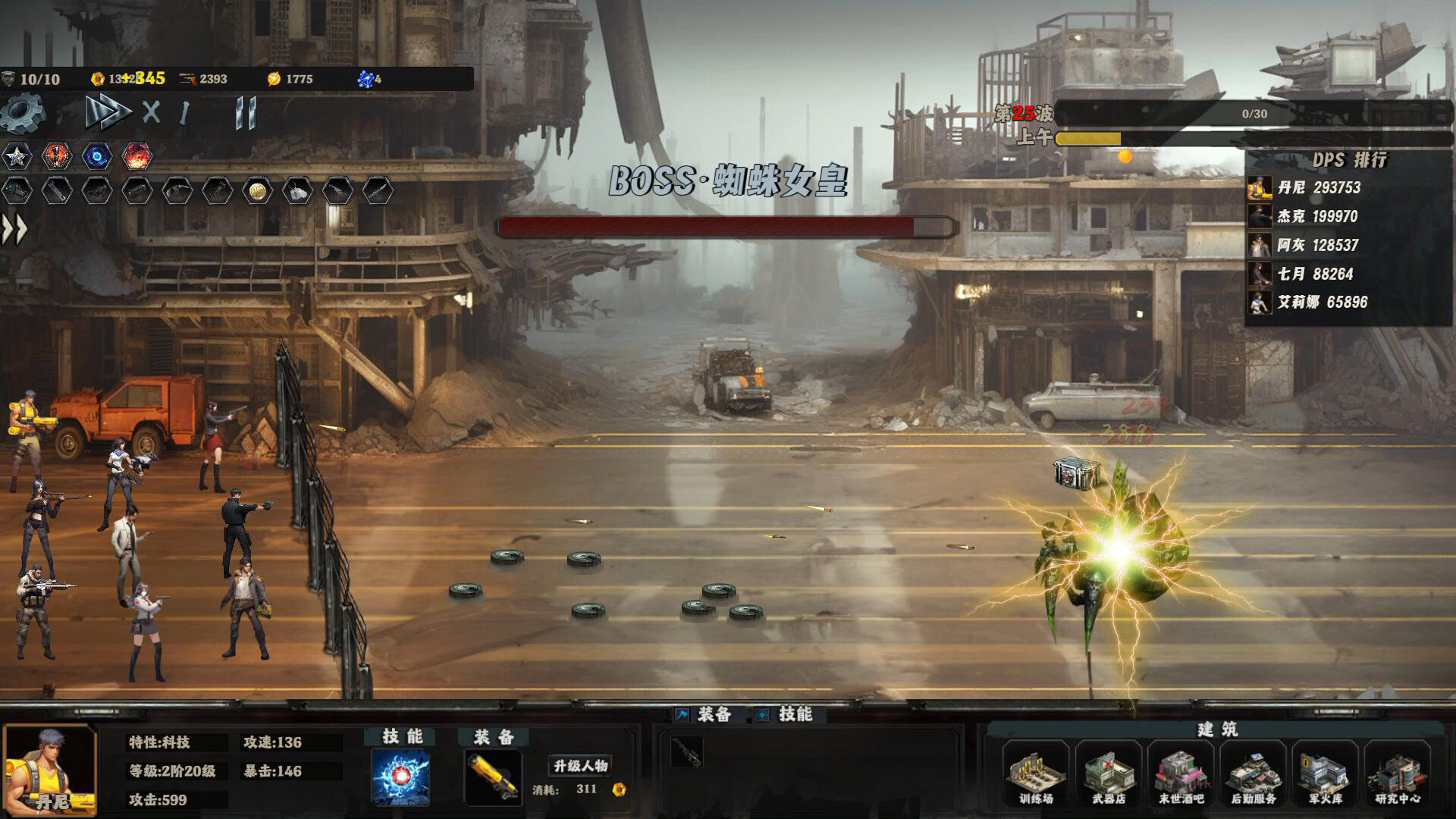Click the 升级人物 upgrade character button
Viewport: 1456px width, 819px height.
pos(580,766)
